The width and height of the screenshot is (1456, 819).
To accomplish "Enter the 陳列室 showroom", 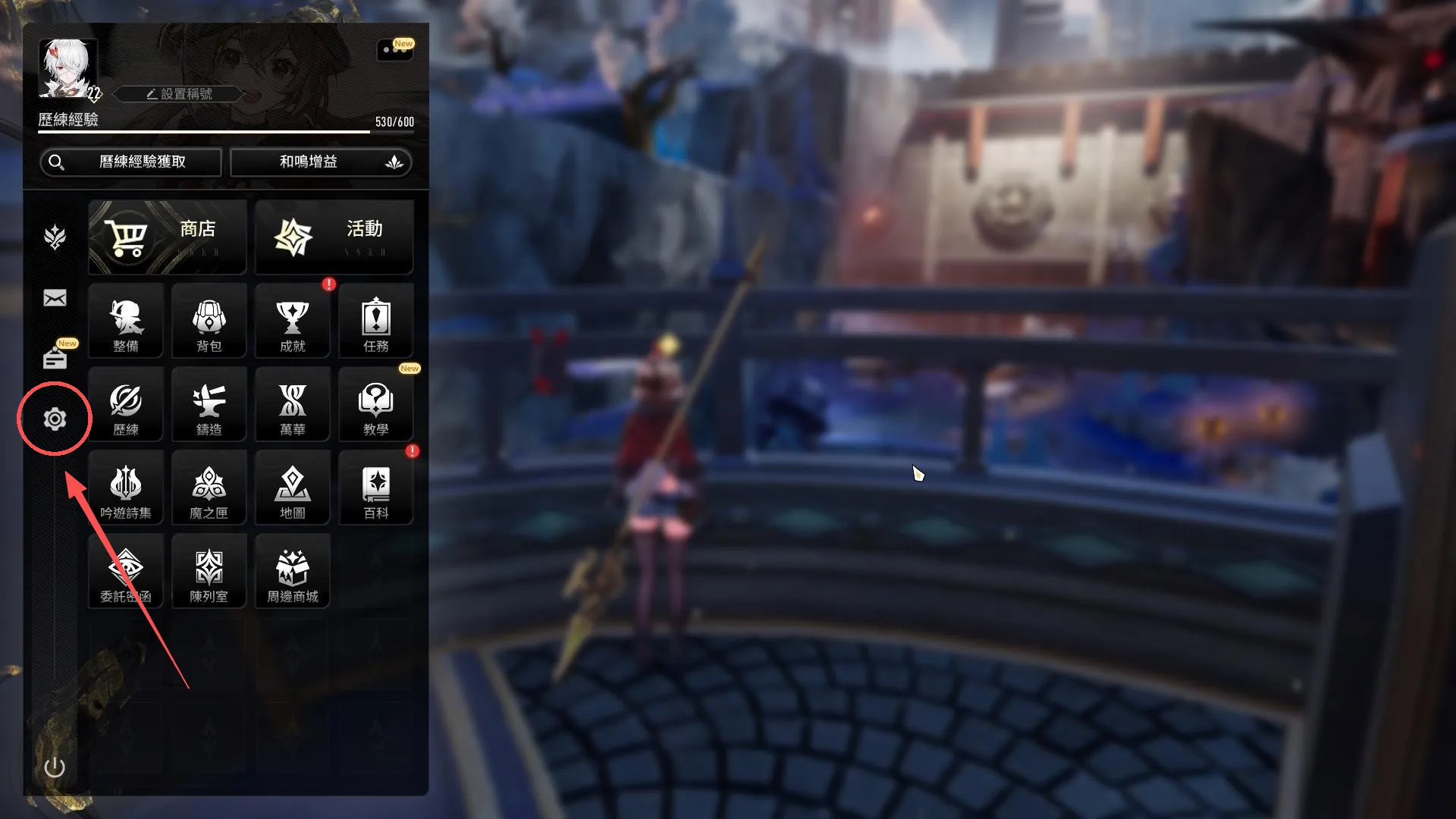I will point(209,572).
